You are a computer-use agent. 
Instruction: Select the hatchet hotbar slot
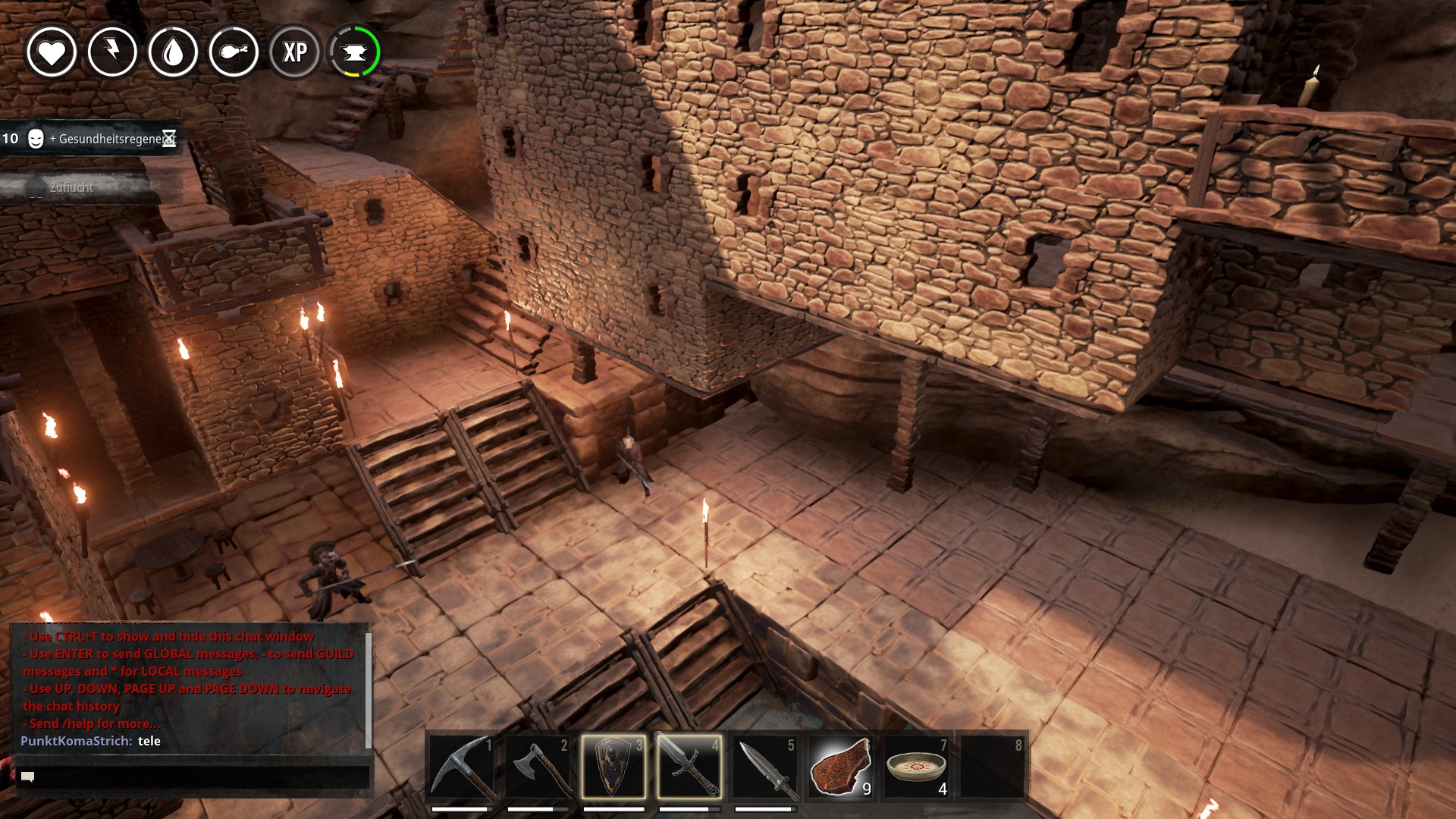tap(538, 767)
